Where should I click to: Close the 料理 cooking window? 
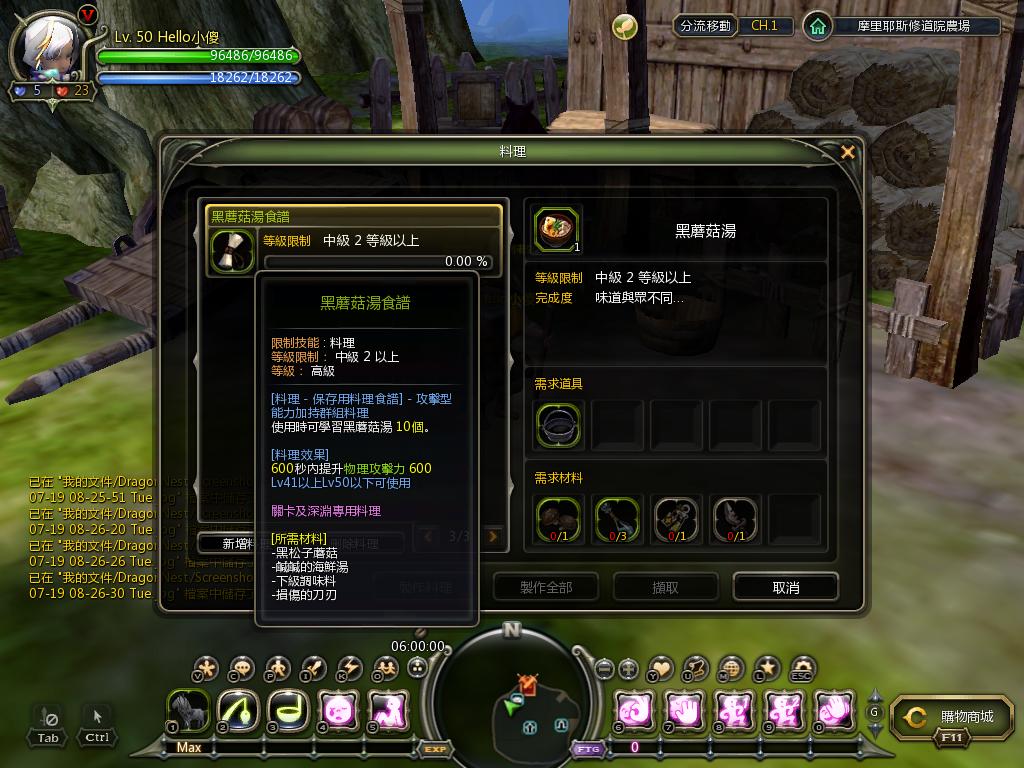848,152
